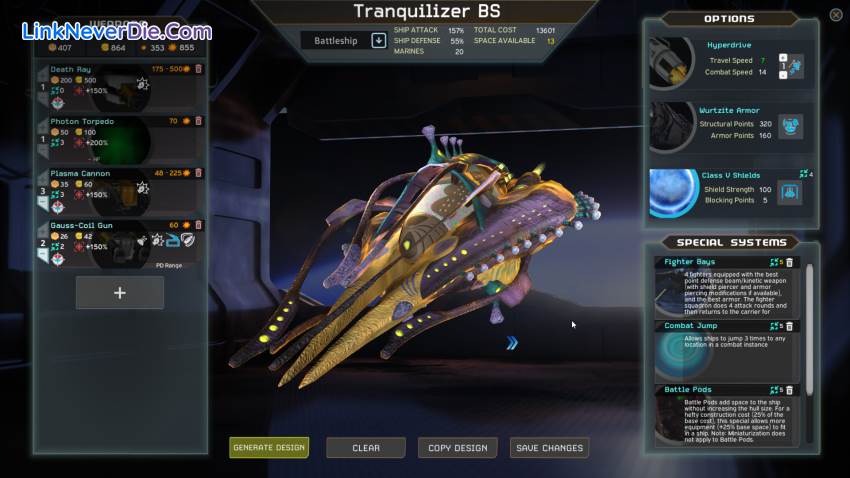The width and height of the screenshot is (850, 478).
Task: Decrease the Hyperdrive engine count
Action: click(782, 74)
